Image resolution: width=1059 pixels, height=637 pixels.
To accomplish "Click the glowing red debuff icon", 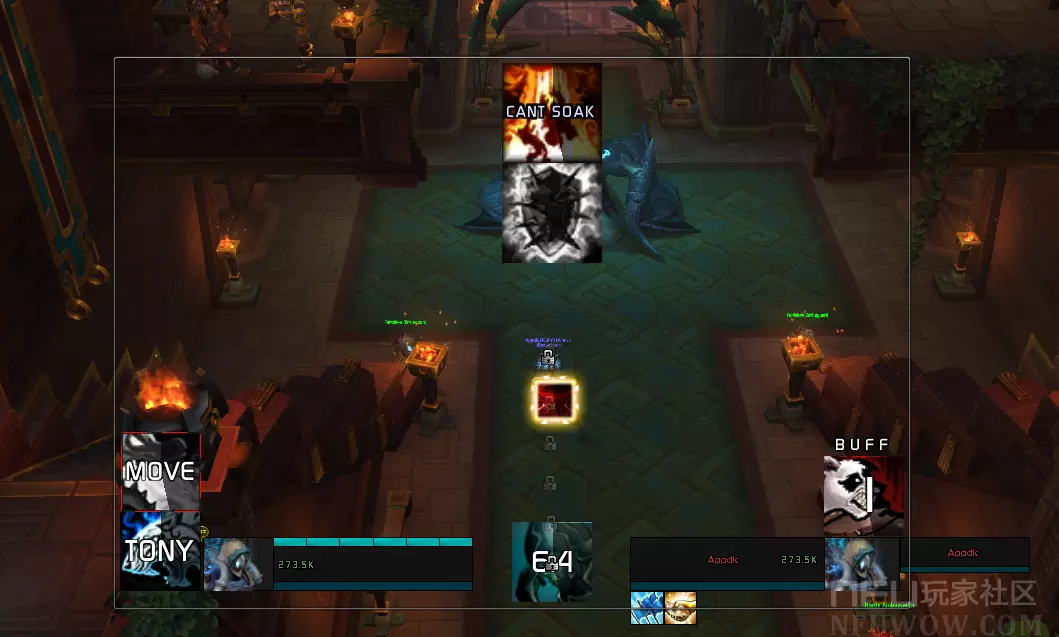I will [553, 399].
